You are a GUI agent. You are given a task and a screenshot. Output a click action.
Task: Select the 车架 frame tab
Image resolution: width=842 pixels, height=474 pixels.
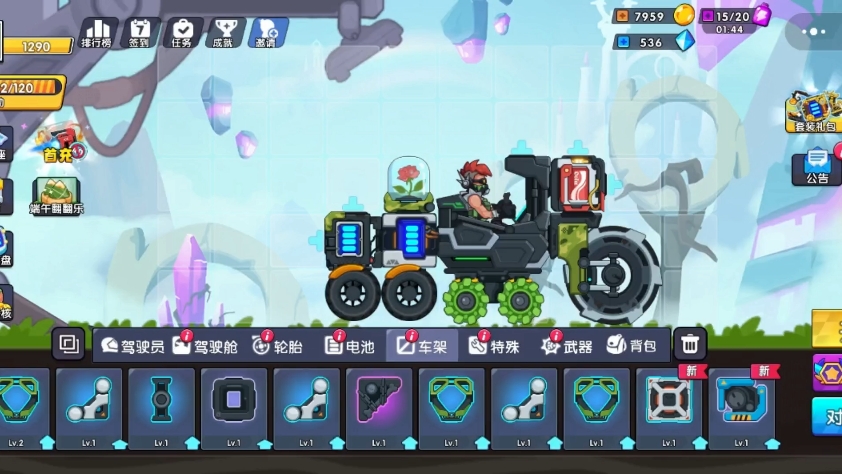[x=422, y=346]
